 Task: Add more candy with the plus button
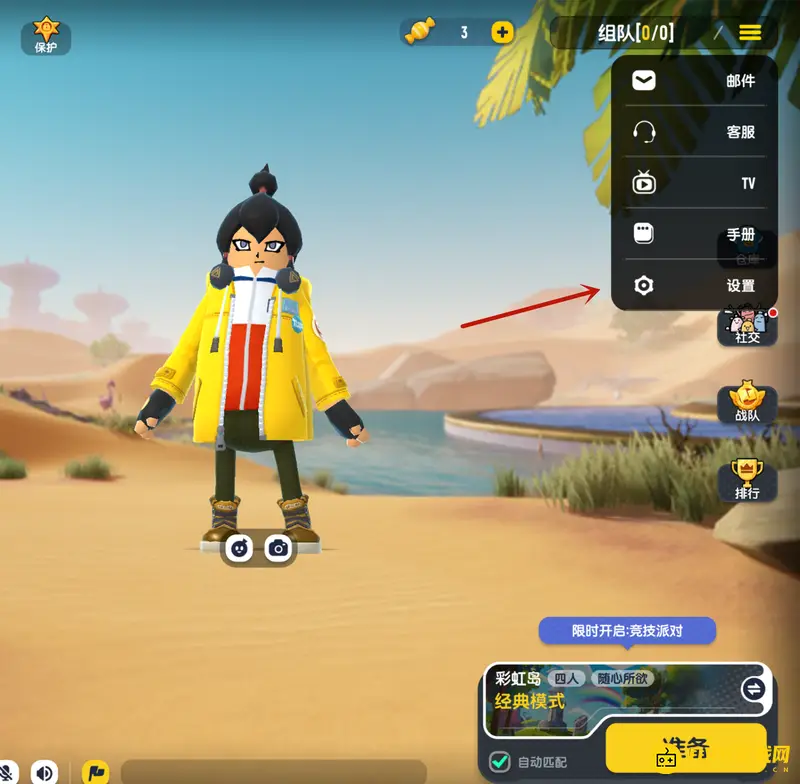502,32
